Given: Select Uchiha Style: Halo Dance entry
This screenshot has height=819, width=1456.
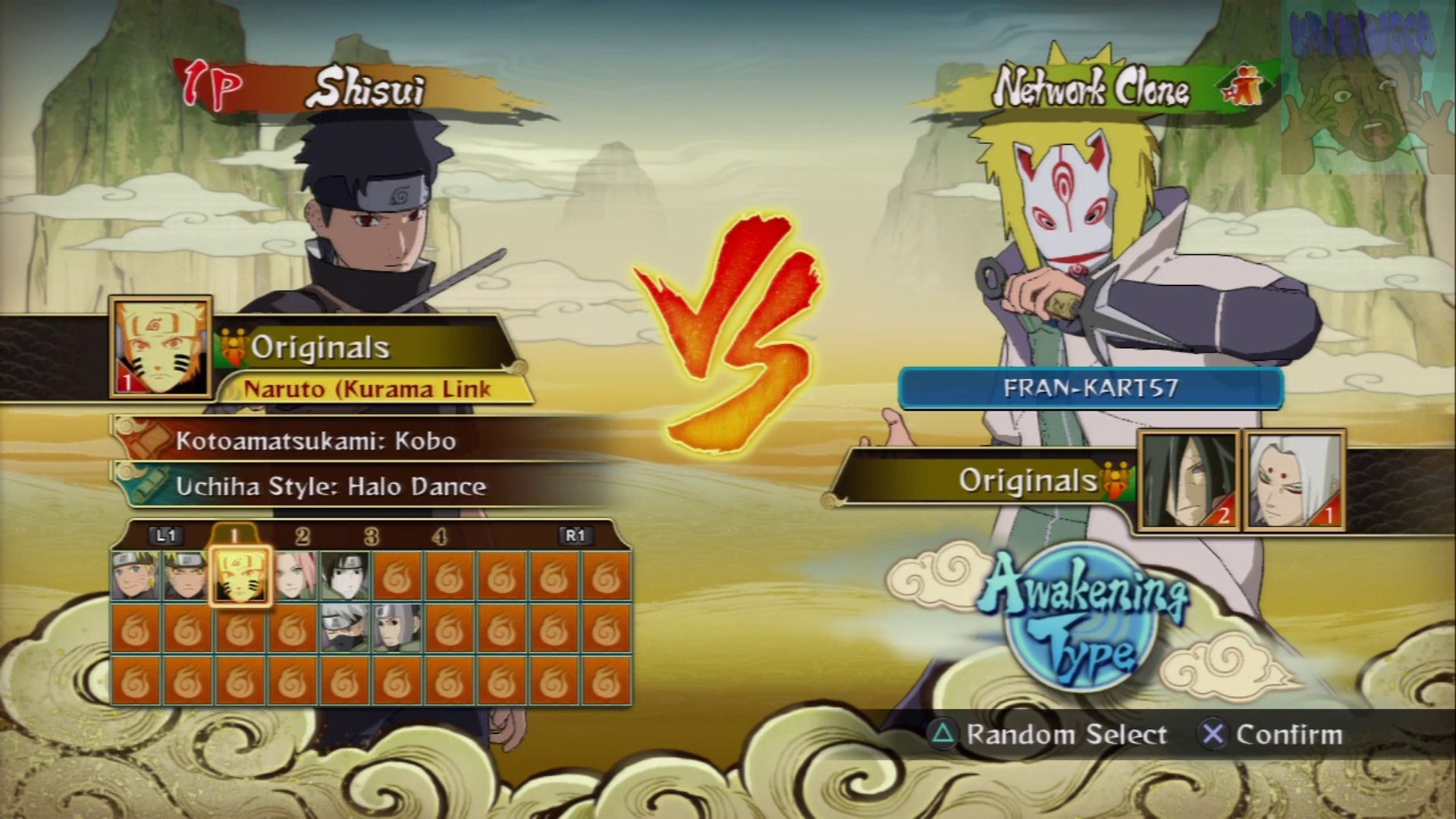Looking at the screenshot, I should click(x=331, y=486).
